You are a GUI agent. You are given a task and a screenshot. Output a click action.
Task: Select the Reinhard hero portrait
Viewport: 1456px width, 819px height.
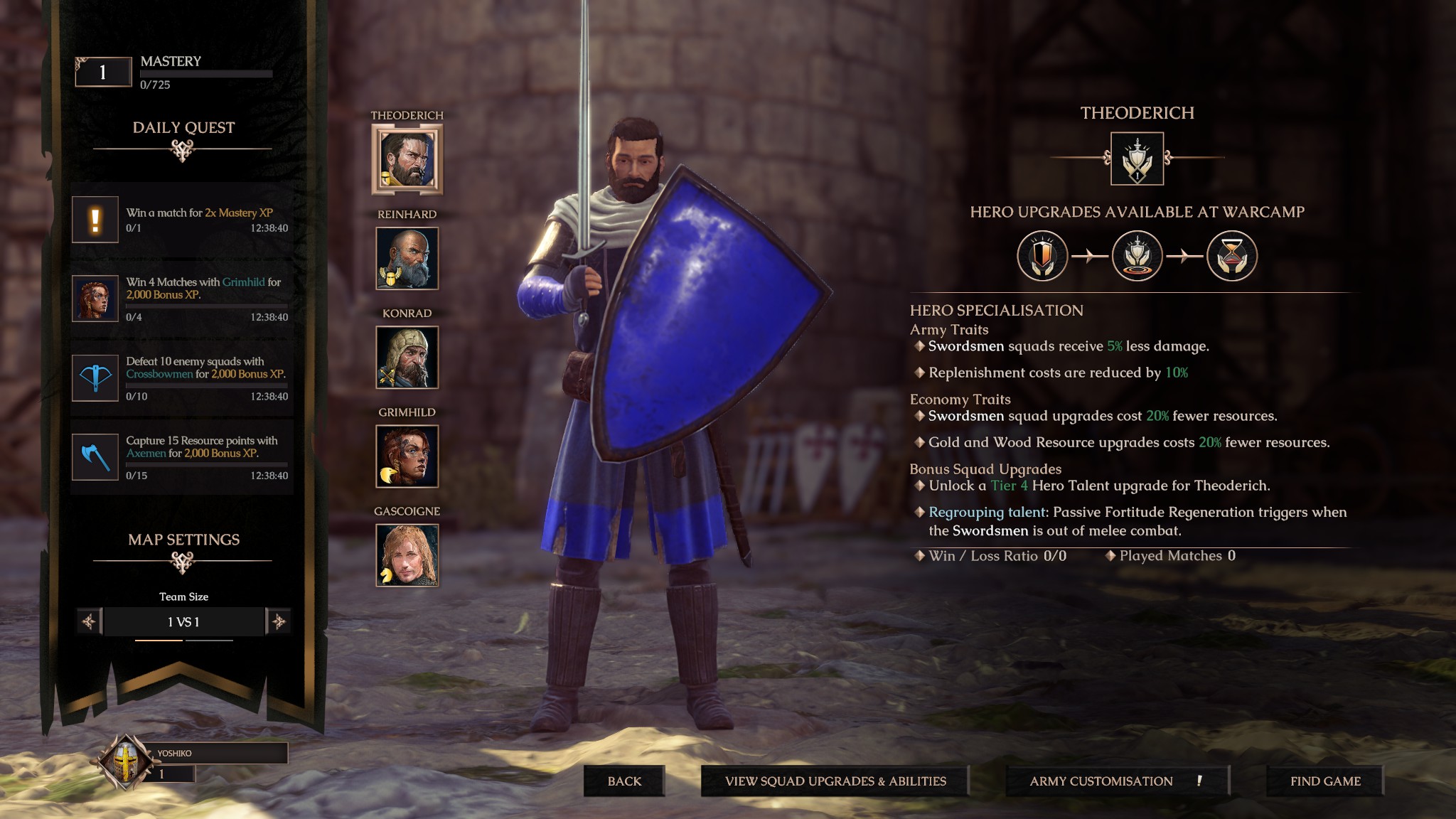[407, 258]
